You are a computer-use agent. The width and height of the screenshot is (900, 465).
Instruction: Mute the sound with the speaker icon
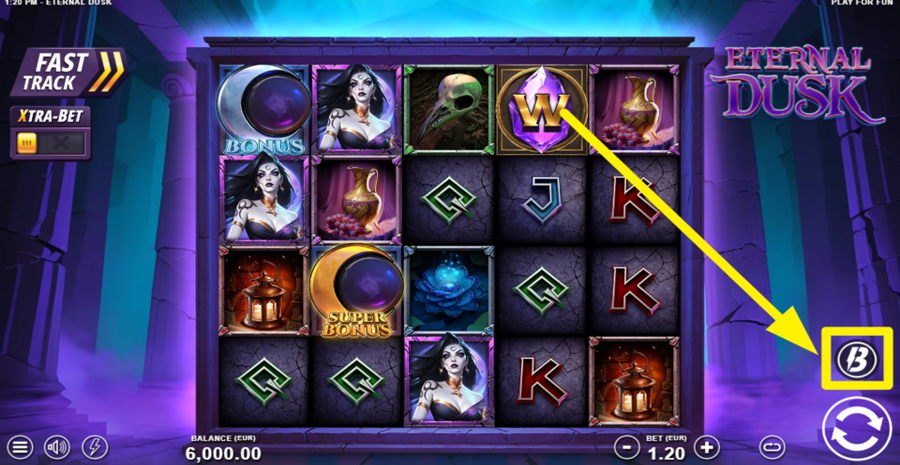pyautogui.click(x=58, y=447)
